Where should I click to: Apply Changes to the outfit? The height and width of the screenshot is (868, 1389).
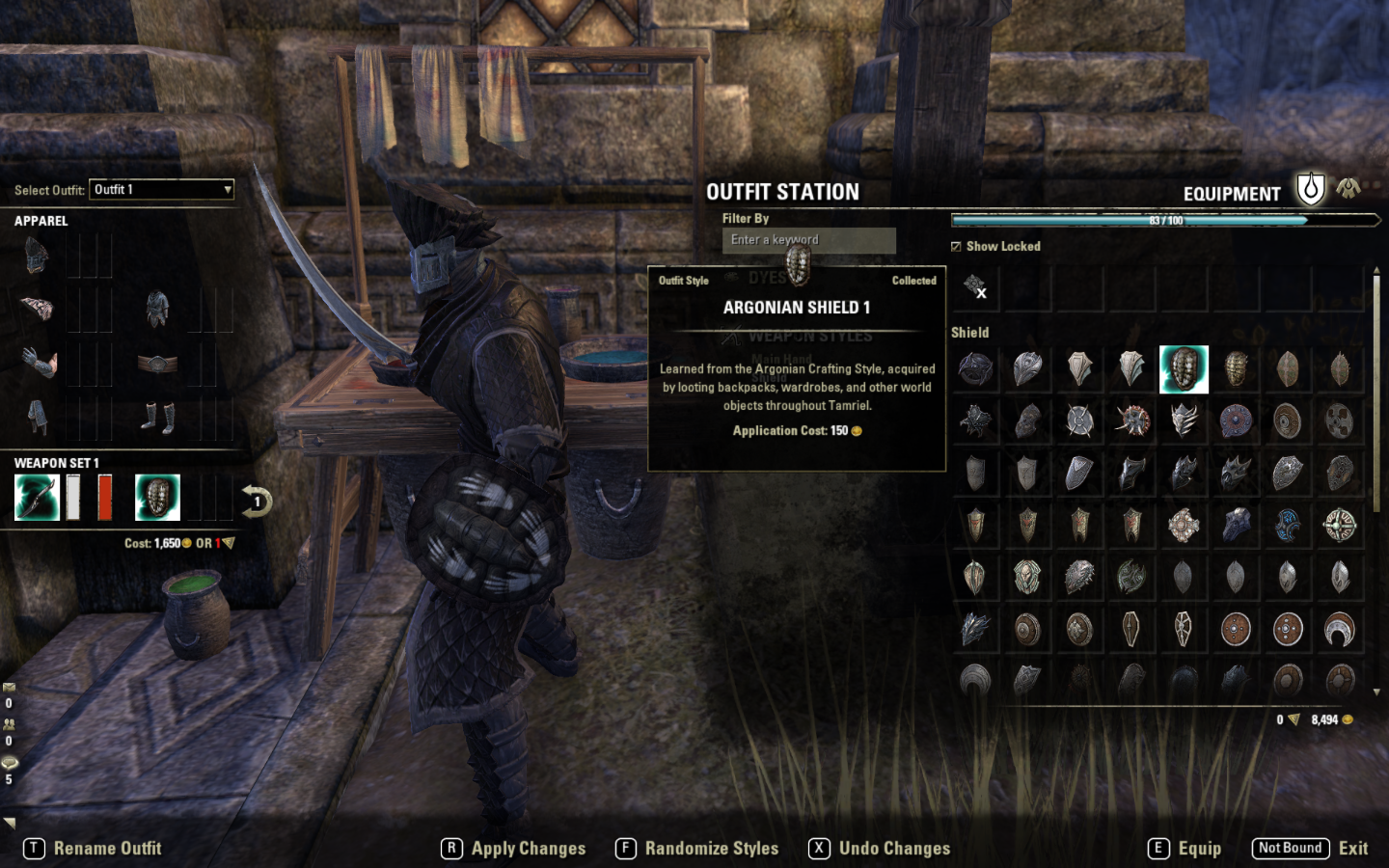(x=515, y=849)
